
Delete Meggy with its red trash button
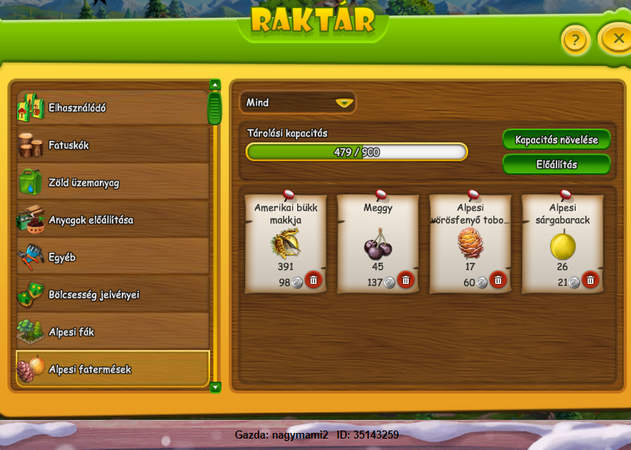pos(405,281)
